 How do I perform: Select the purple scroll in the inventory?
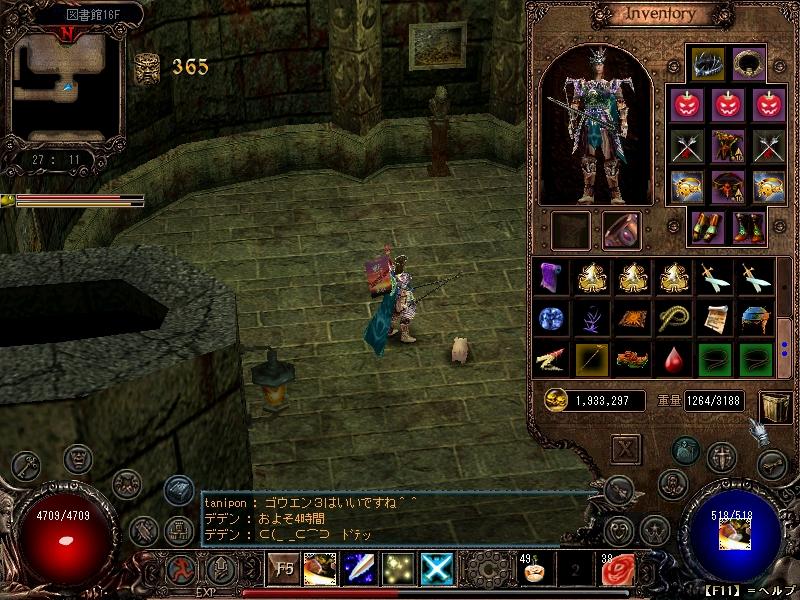[550, 278]
